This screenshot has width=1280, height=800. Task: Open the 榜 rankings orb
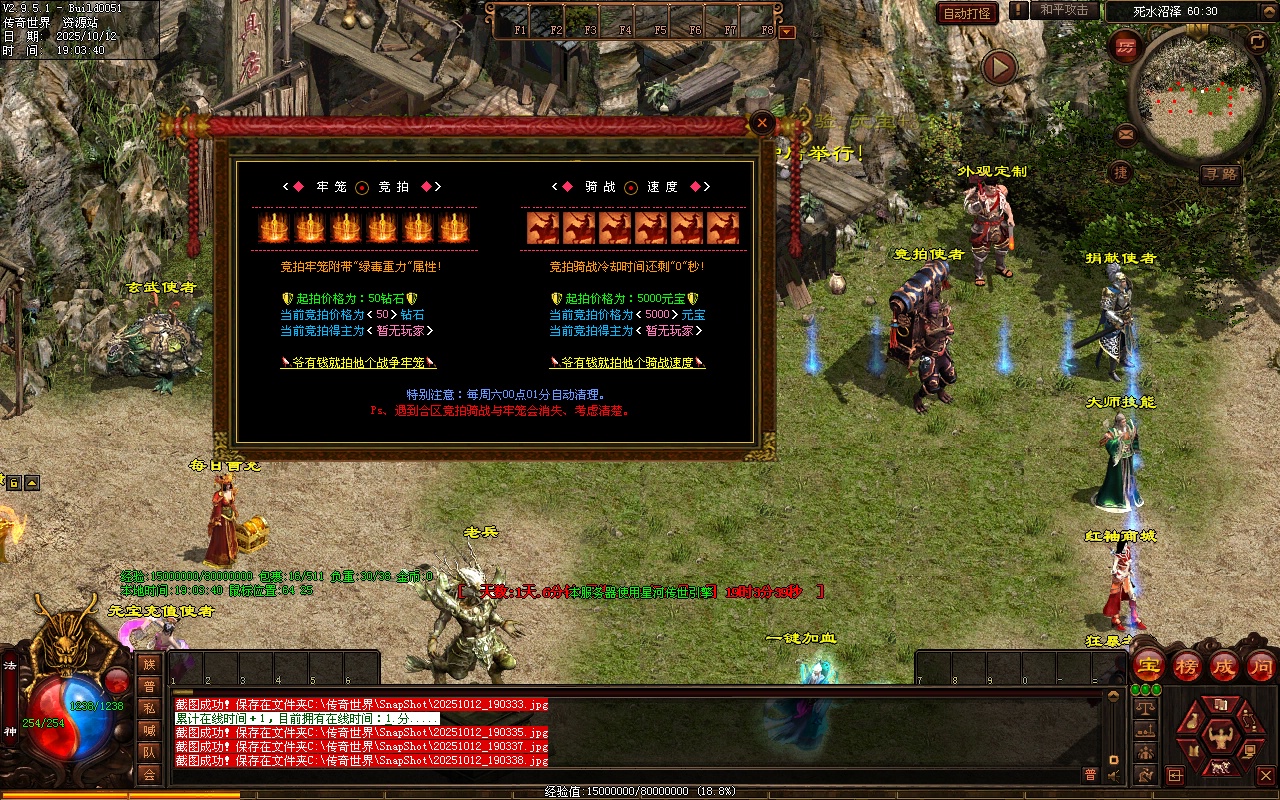(x=1187, y=665)
